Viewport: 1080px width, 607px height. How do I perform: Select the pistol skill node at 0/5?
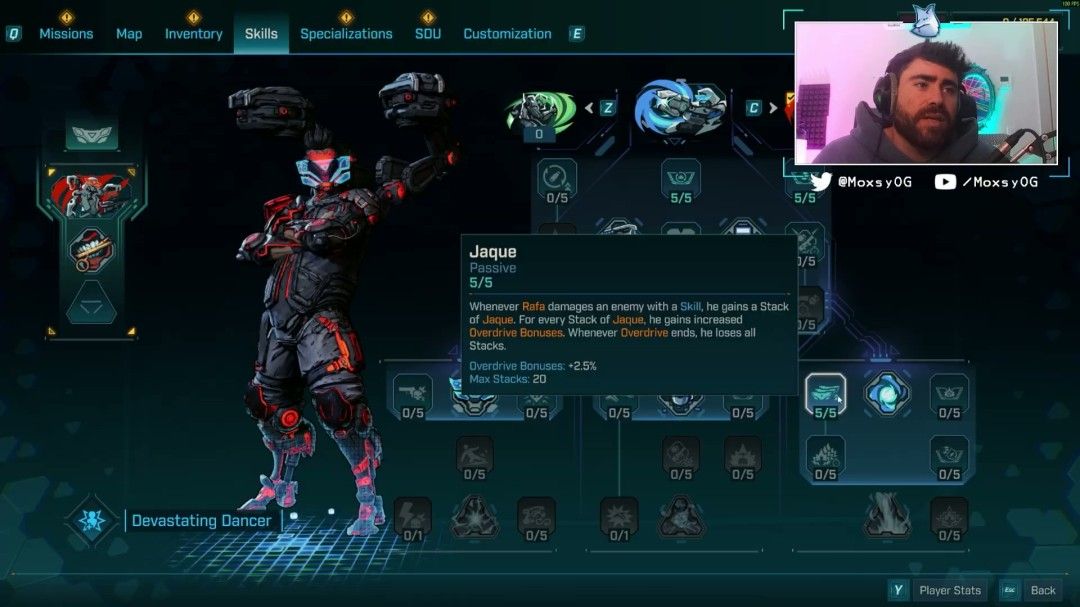pyautogui.click(x=413, y=393)
